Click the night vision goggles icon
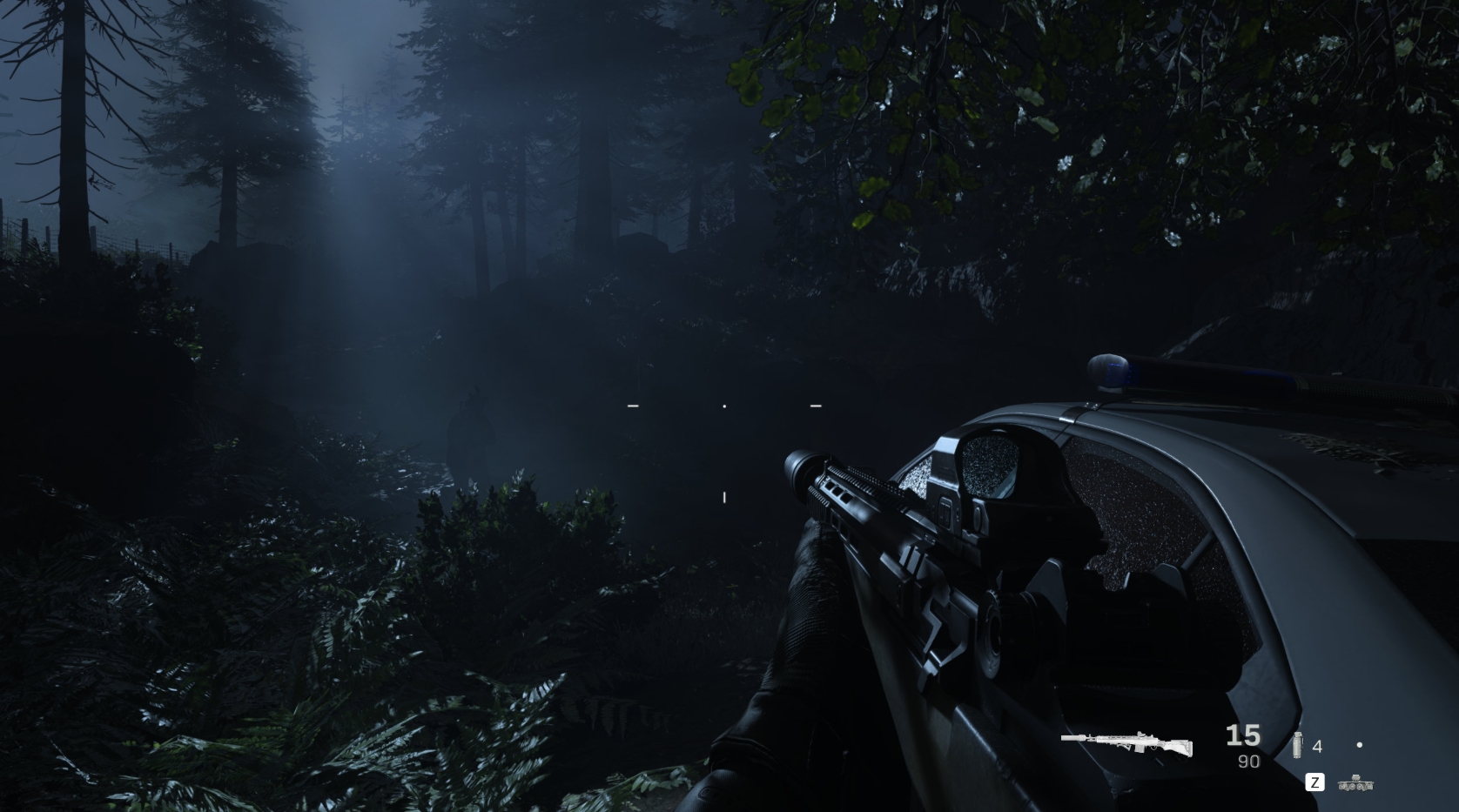The height and width of the screenshot is (812, 1459). pyautogui.click(x=1356, y=783)
